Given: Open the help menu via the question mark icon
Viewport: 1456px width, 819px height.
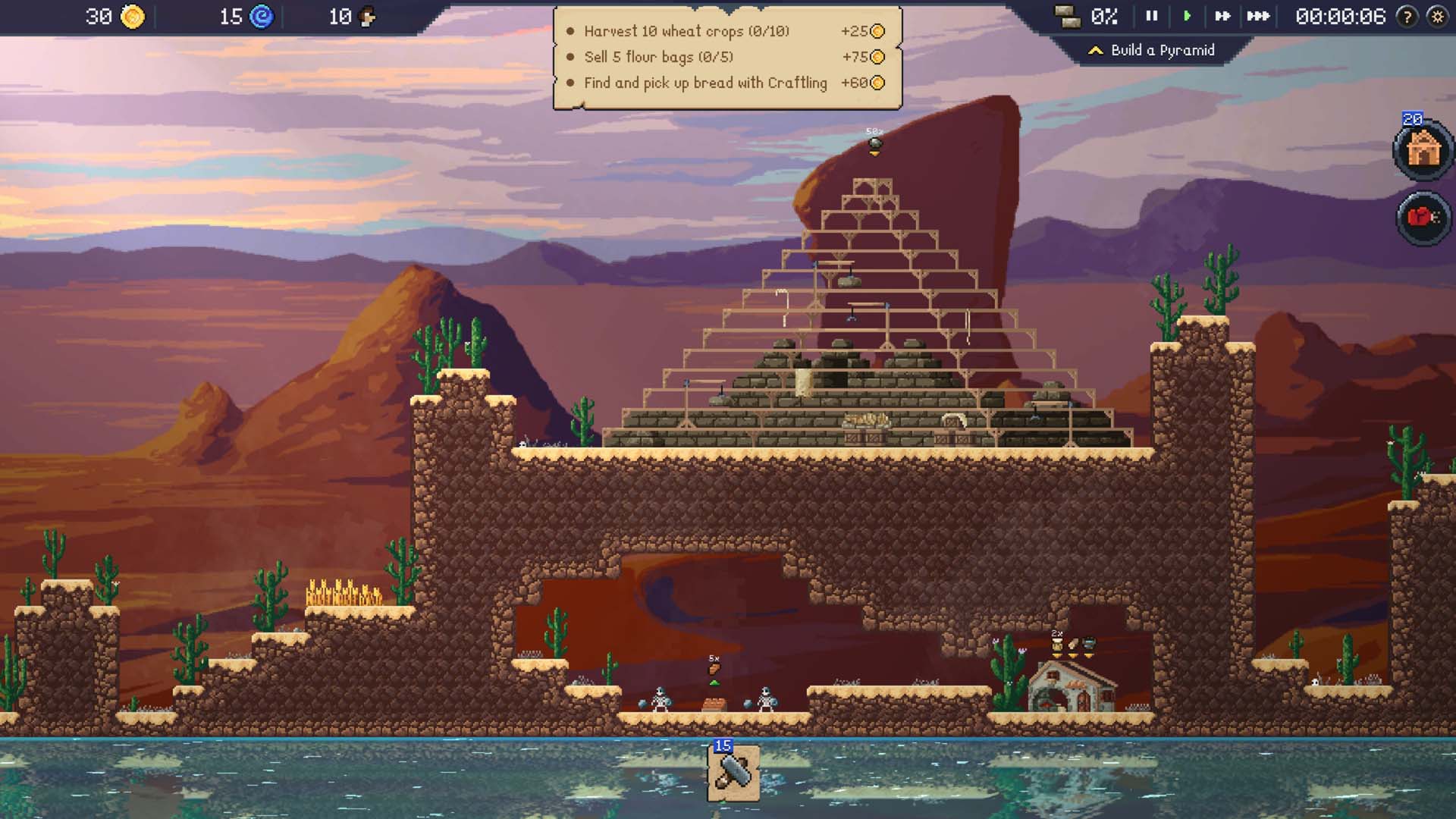Looking at the screenshot, I should point(1408,17).
